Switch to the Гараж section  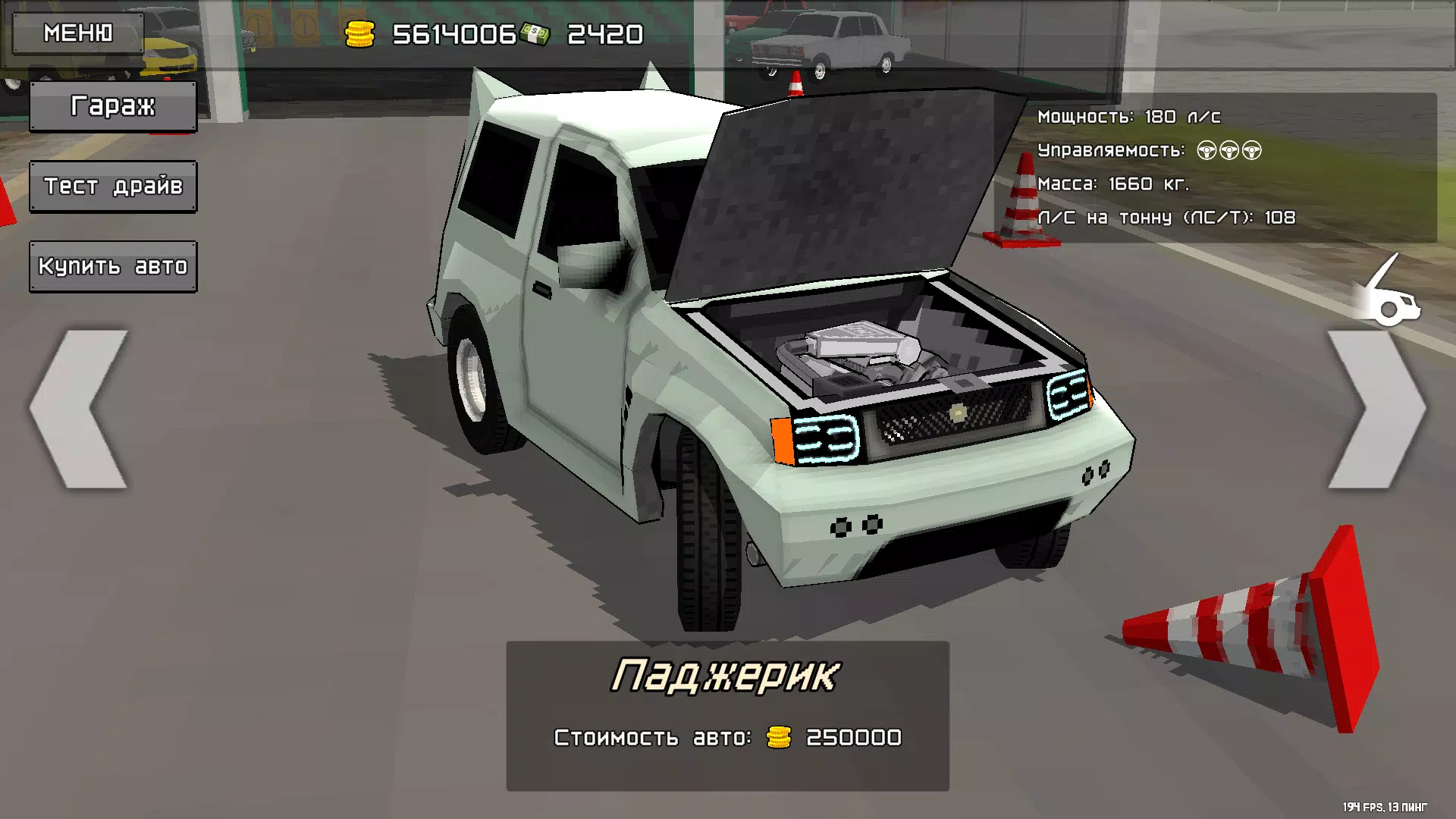(112, 106)
